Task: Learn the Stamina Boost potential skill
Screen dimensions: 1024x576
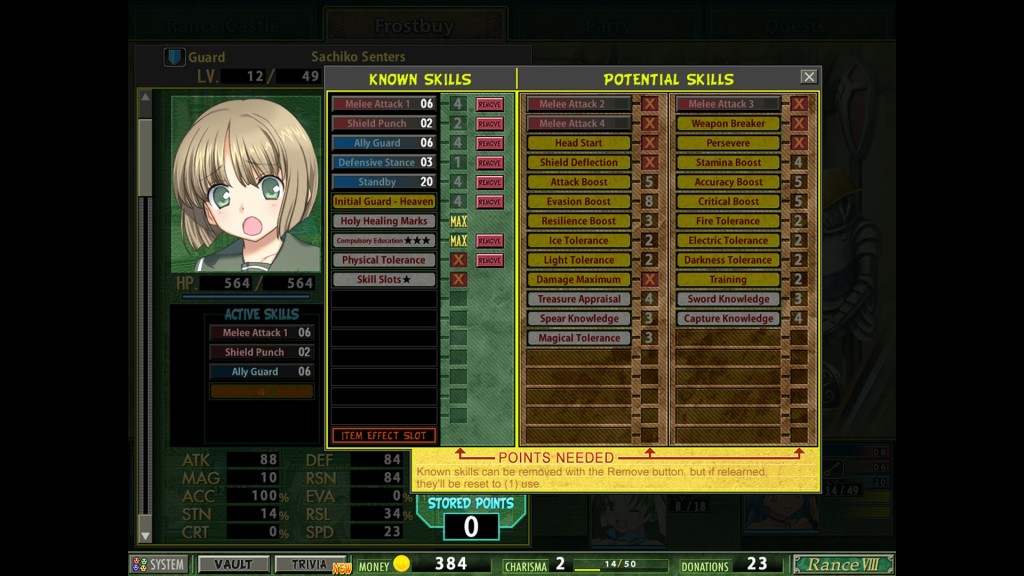Action: 728,162
